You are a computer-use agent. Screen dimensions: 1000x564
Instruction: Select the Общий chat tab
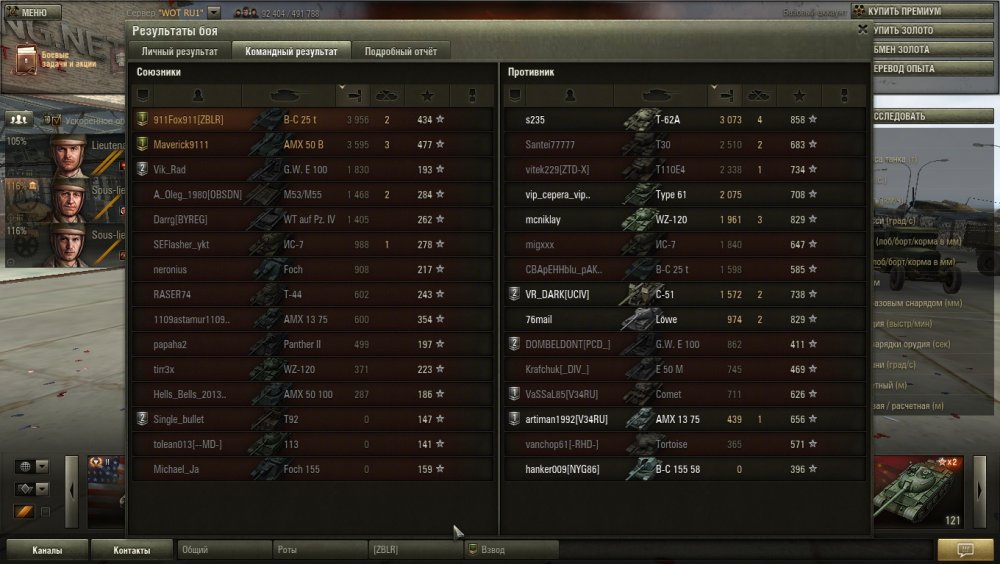coord(223,550)
